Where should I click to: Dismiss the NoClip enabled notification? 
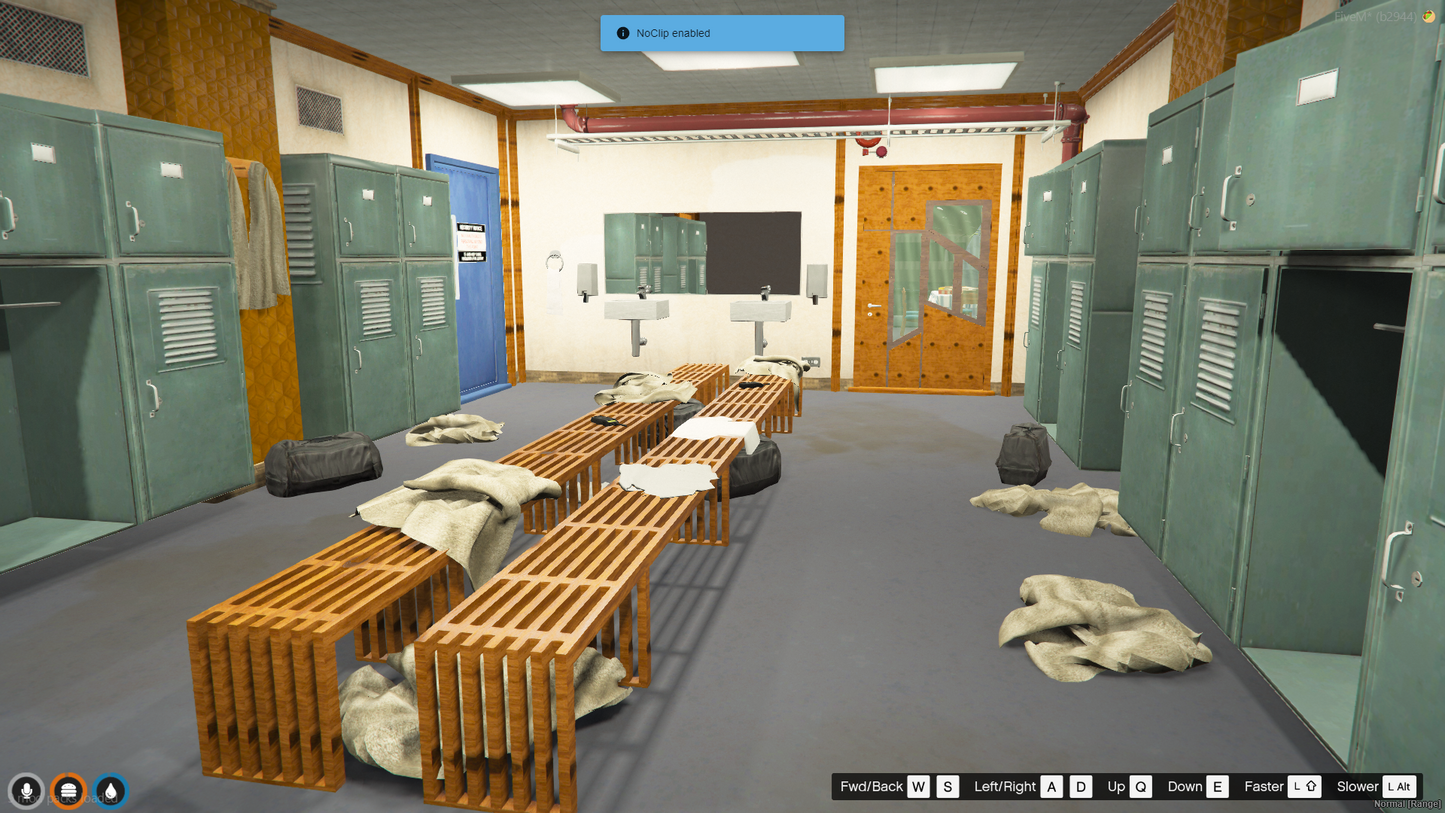721,33
